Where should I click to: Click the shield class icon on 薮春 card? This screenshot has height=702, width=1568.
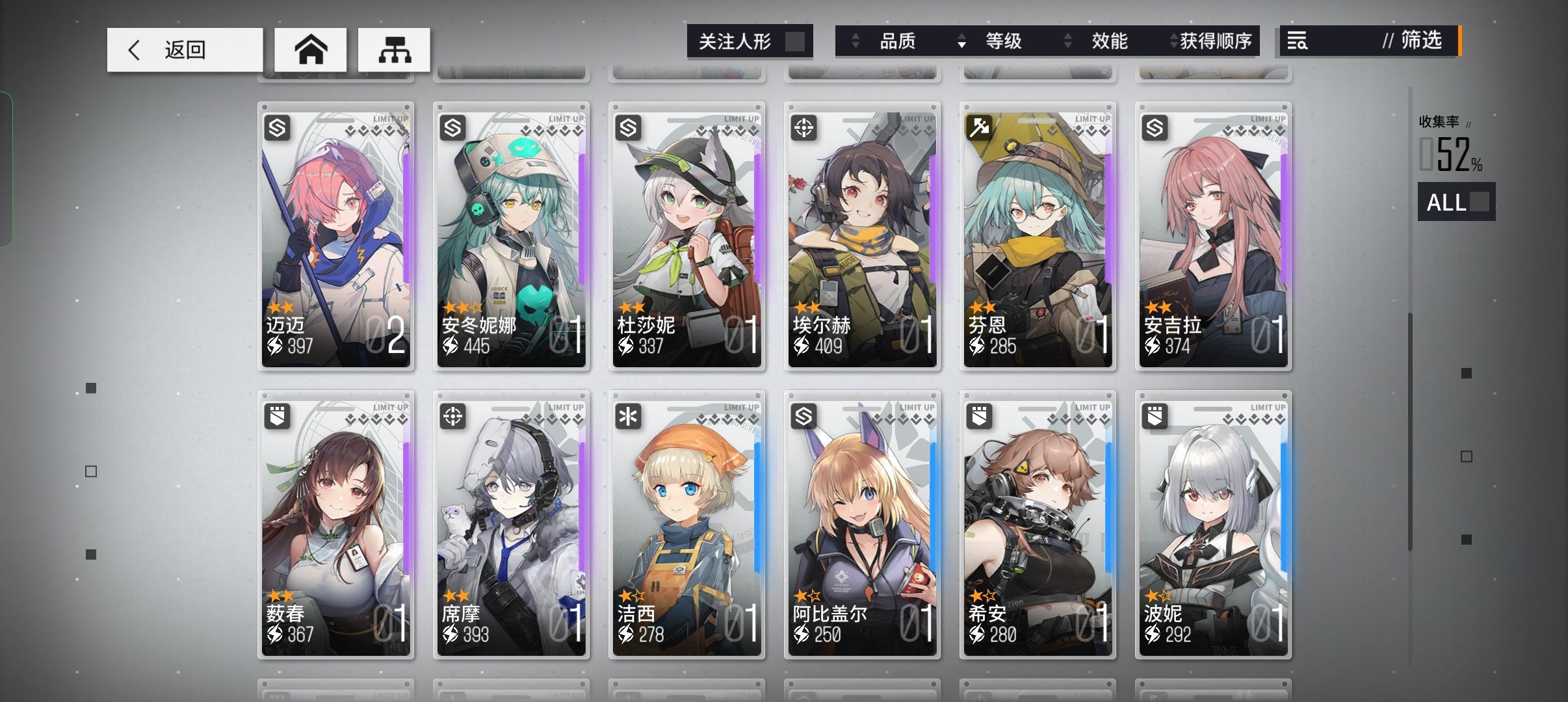277,417
